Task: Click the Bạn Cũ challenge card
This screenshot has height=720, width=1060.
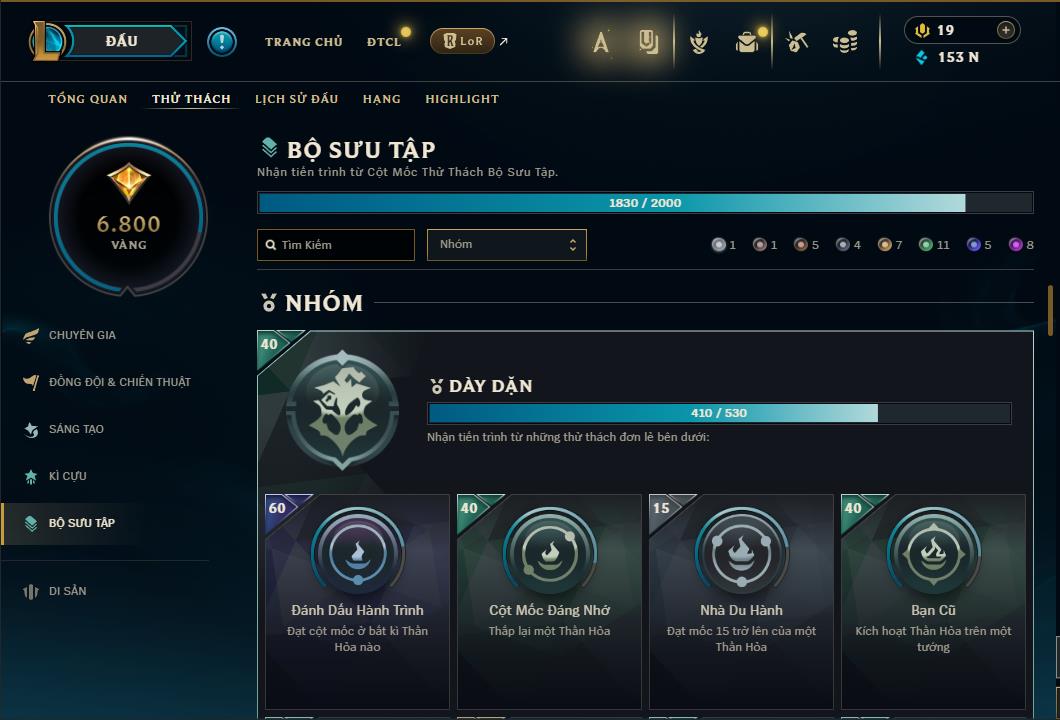Action: (933, 600)
